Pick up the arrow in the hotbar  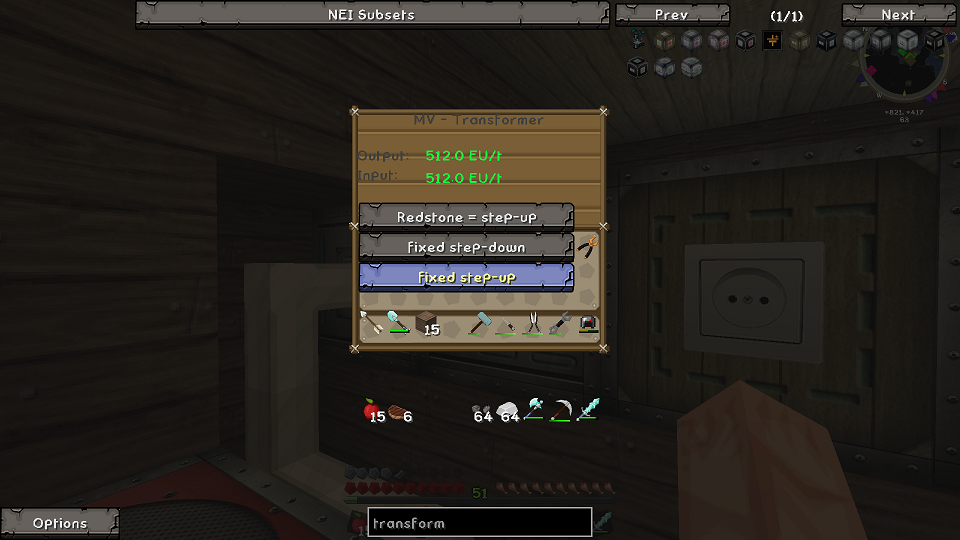click(x=371, y=323)
